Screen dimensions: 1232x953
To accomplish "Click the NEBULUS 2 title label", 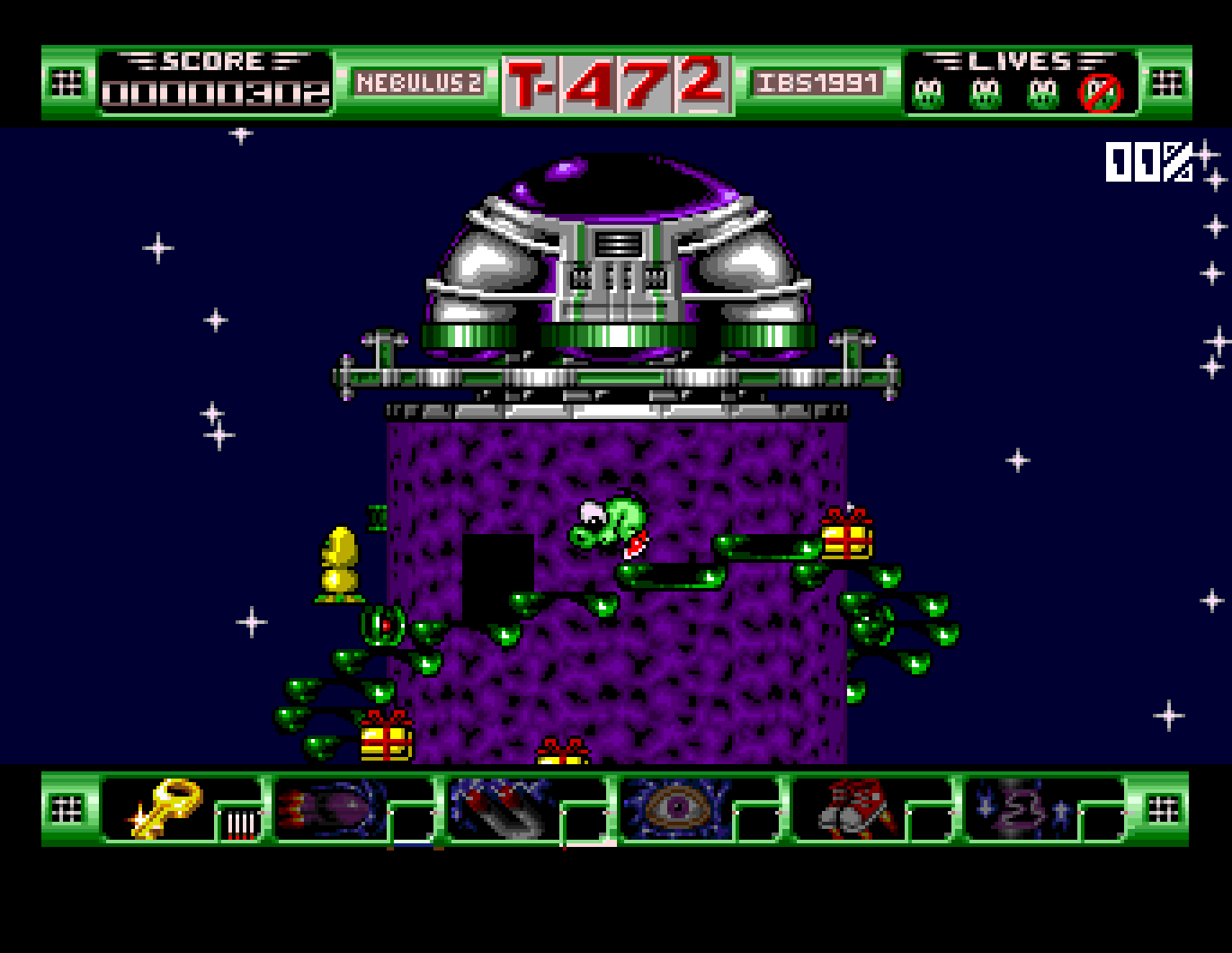I will tap(421, 81).
